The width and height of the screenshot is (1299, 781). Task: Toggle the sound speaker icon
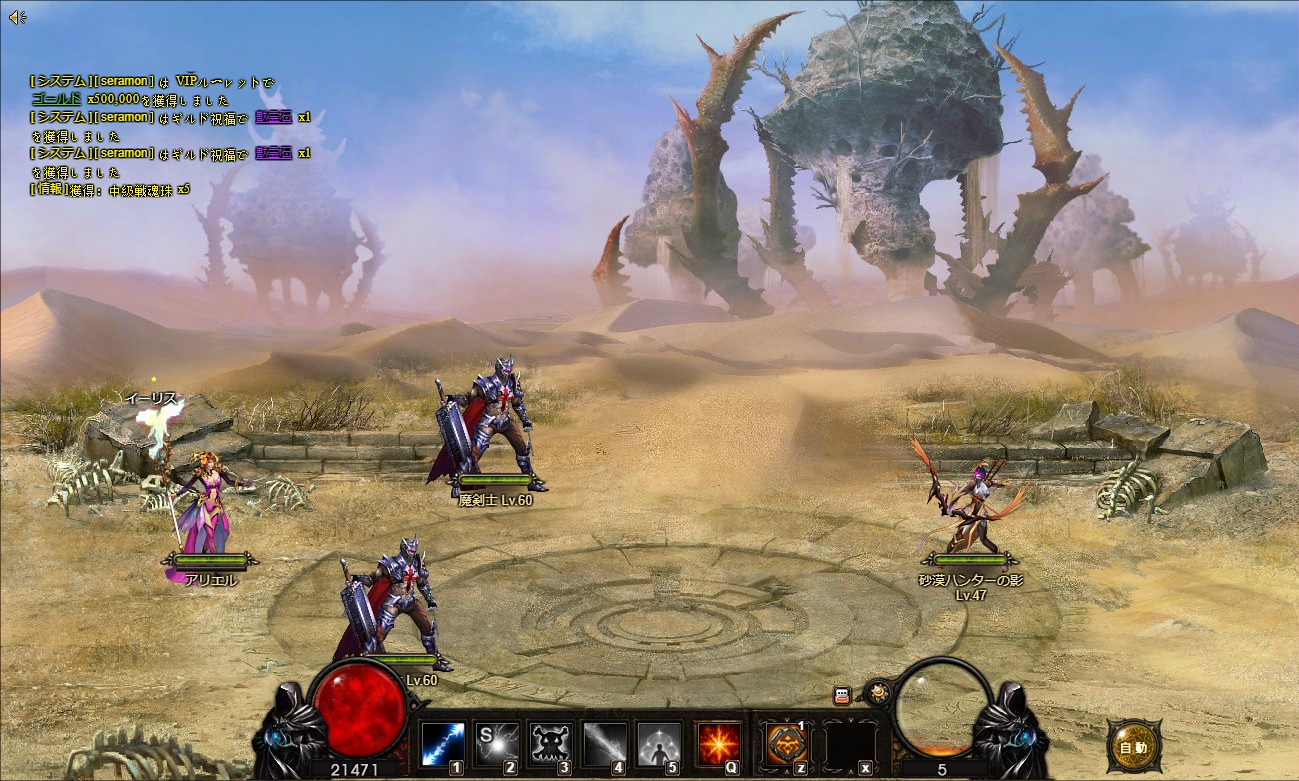(17, 17)
